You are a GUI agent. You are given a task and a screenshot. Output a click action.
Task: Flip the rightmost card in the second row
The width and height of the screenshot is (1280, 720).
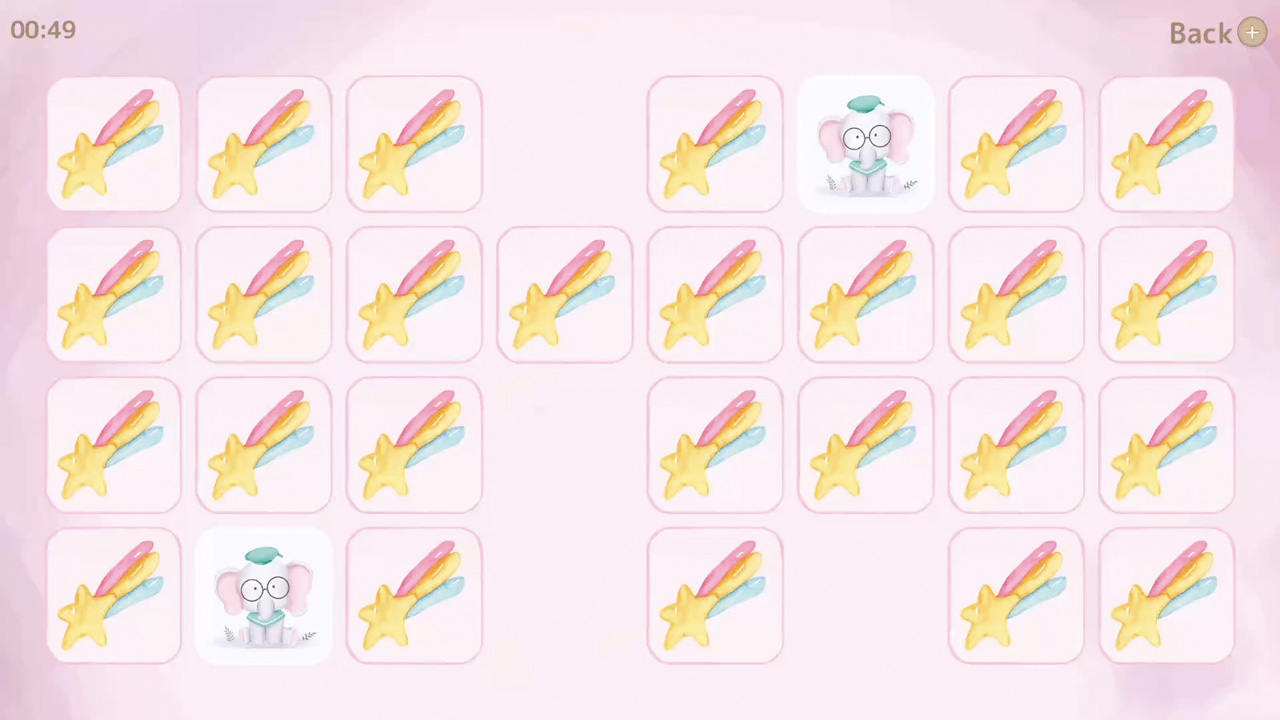(1166, 295)
